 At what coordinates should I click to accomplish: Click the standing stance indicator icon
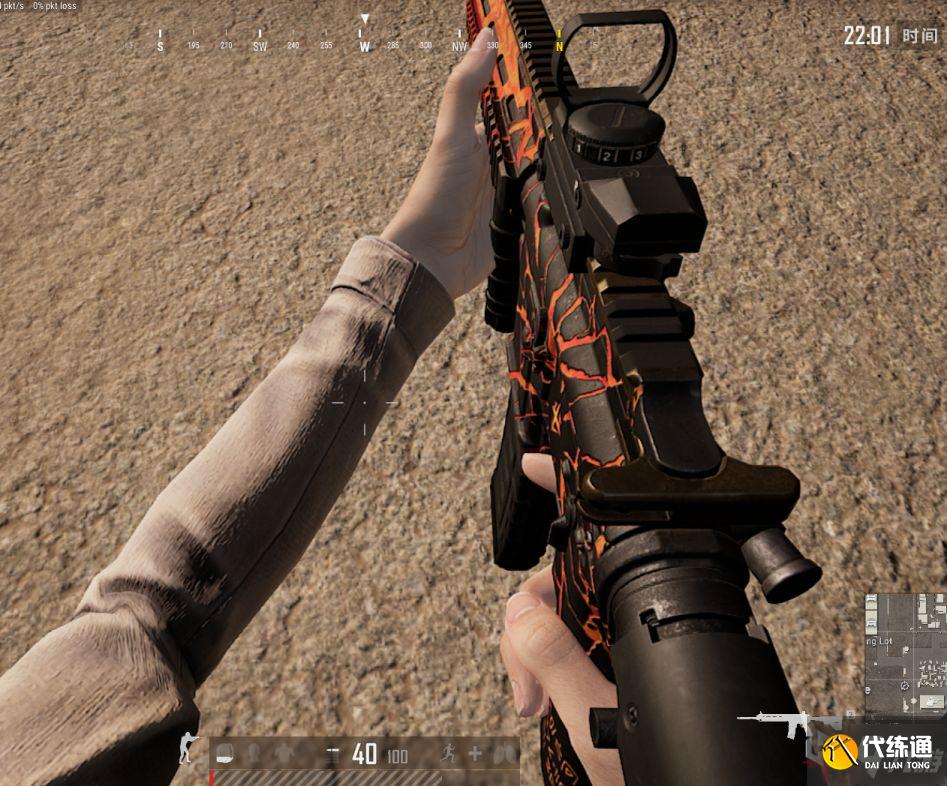pos(187,748)
